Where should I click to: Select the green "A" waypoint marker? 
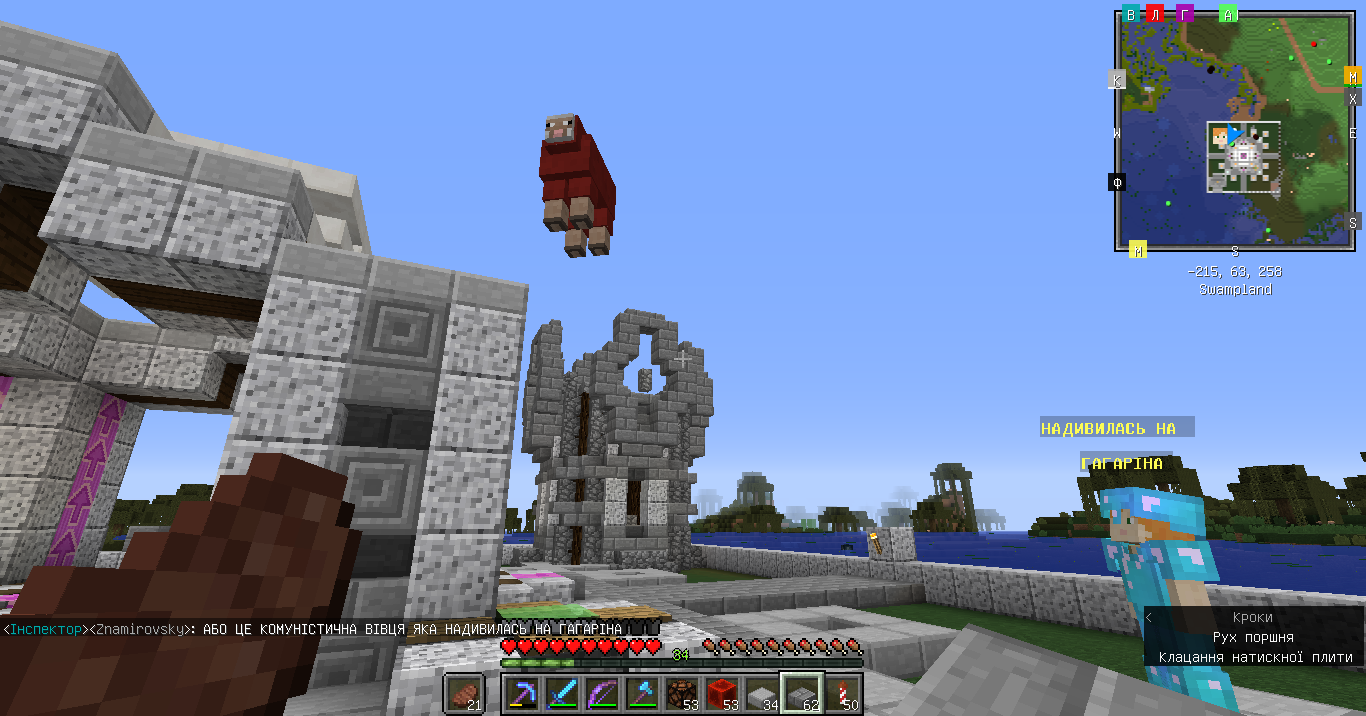coord(1228,14)
